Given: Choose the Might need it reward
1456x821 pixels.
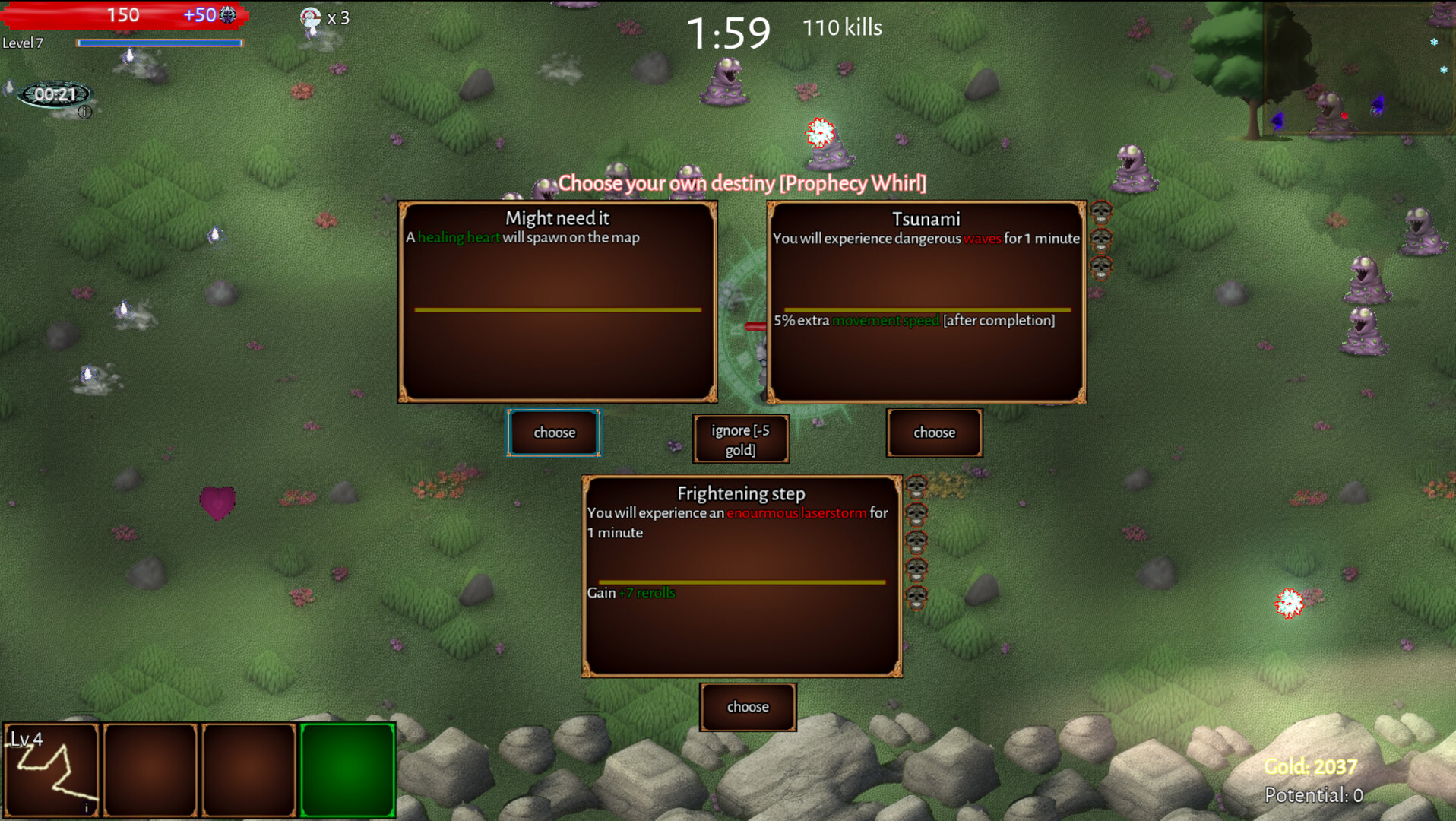Looking at the screenshot, I should (553, 432).
